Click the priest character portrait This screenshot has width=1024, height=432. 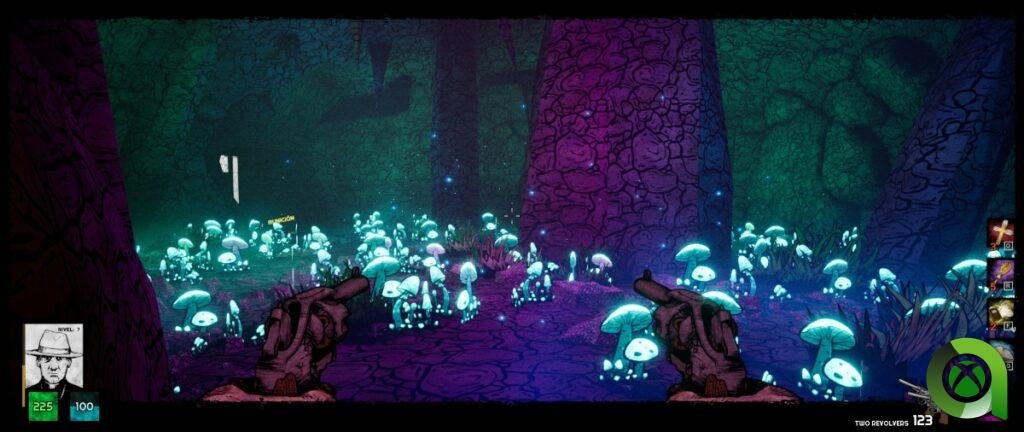point(54,356)
